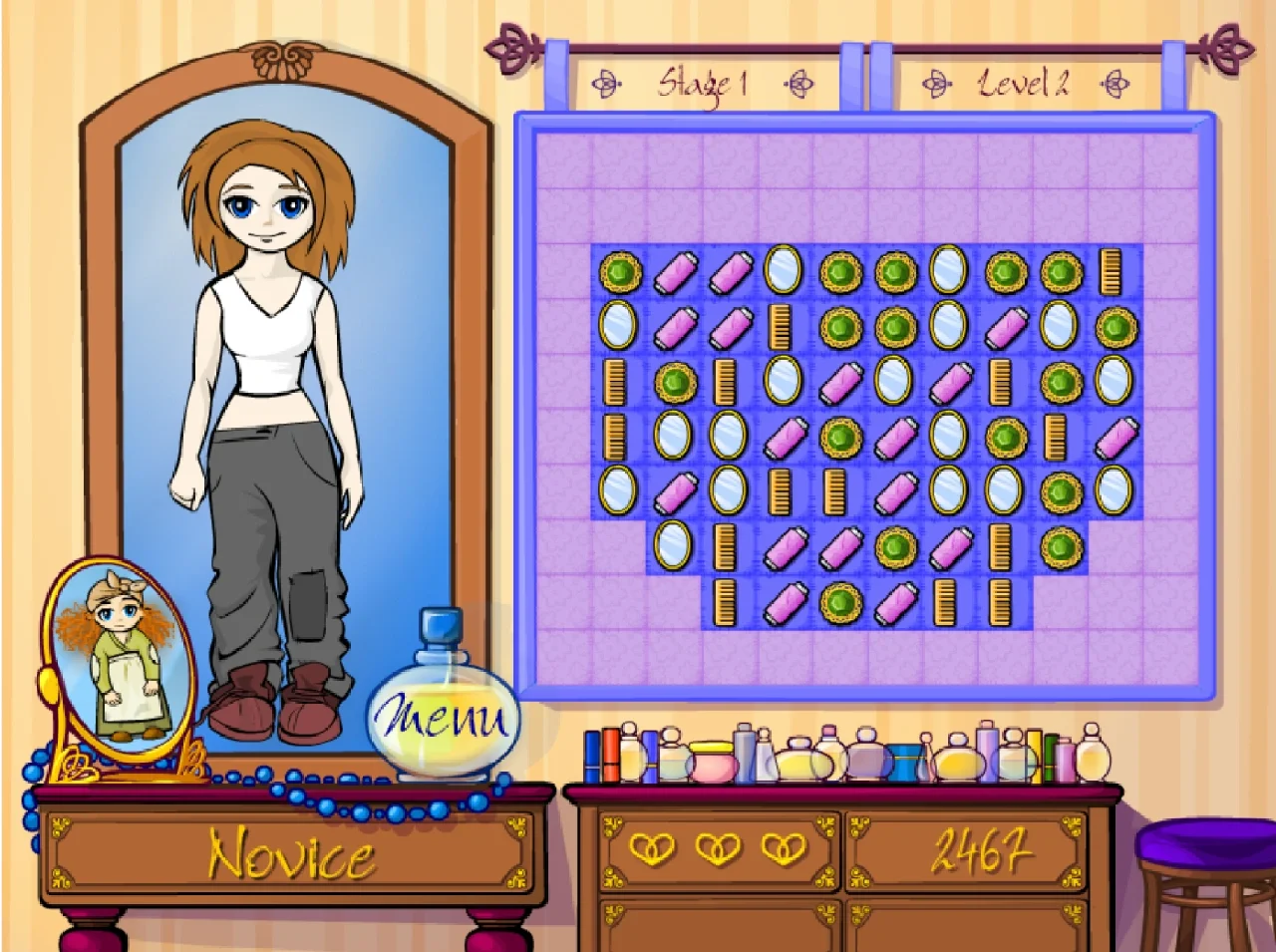
Task: Select the only comb tile in the top row
Action: click(1111, 272)
